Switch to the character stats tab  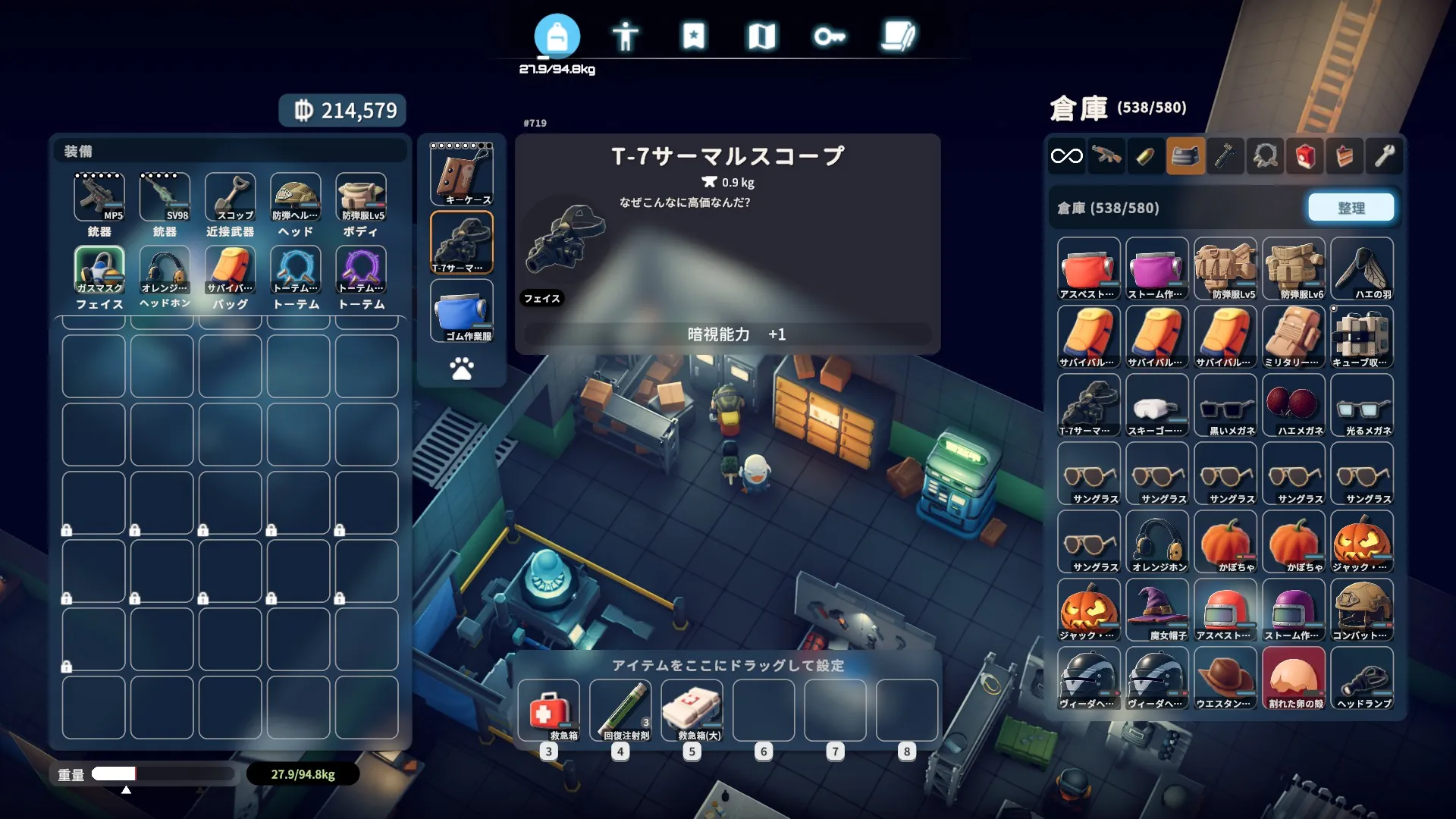pos(625,36)
